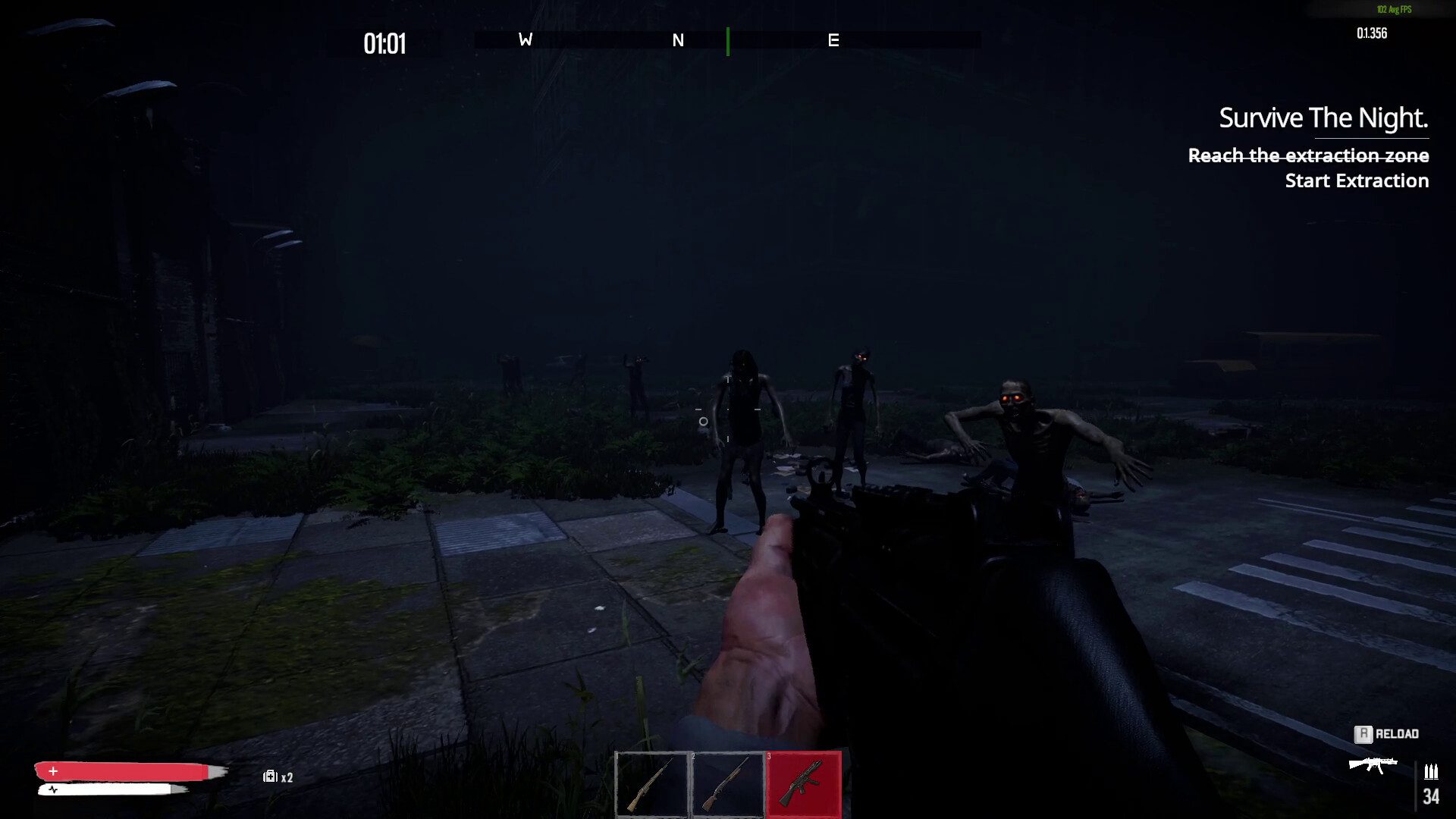Select the pump shotgun in hotbar slot 2
The width and height of the screenshot is (1456, 819).
point(728,785)
